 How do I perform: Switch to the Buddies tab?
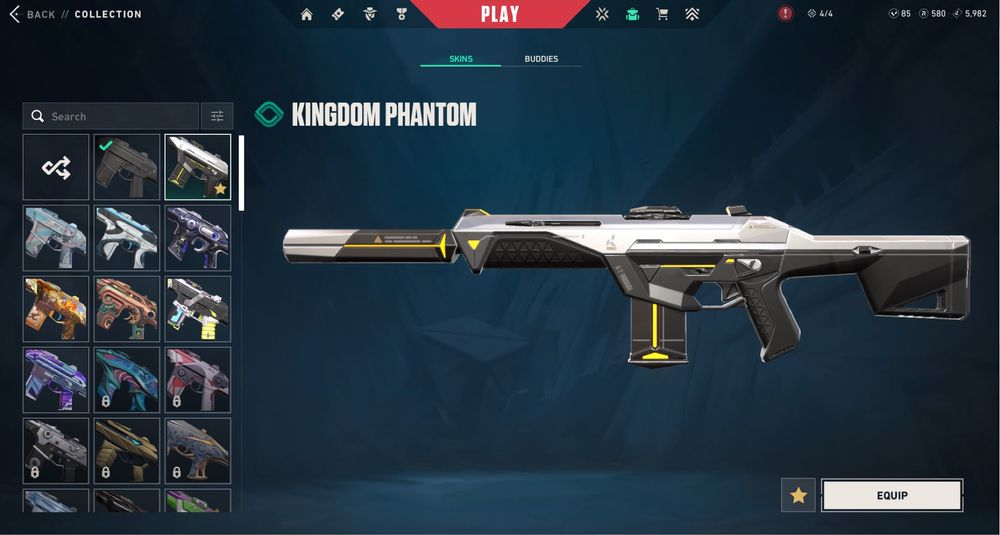541,59
